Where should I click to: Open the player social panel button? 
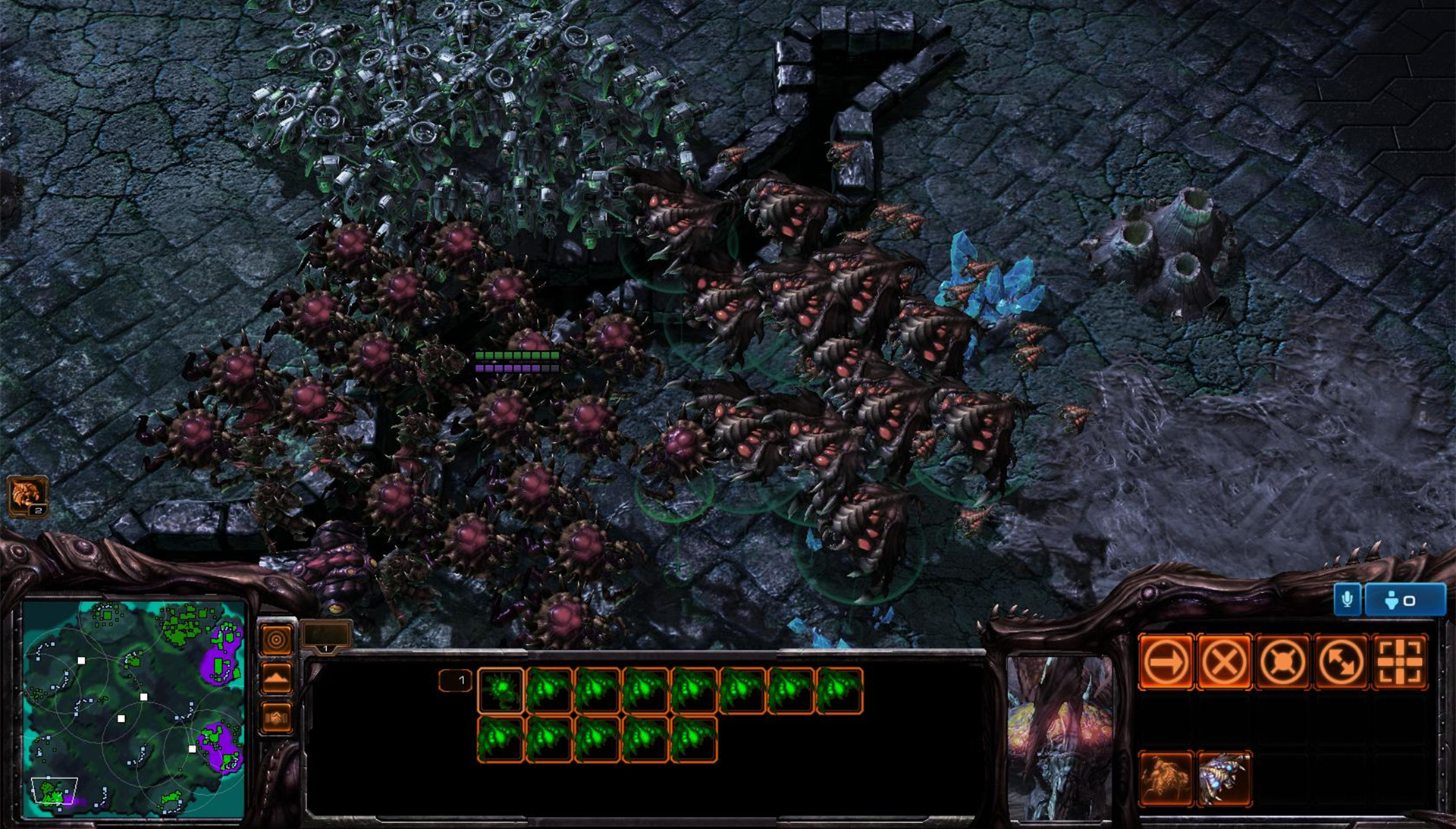click(1404, 600)
